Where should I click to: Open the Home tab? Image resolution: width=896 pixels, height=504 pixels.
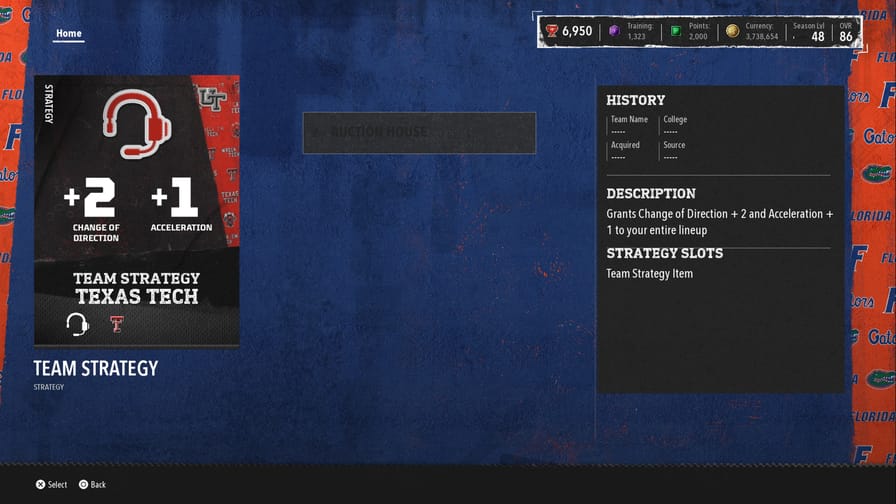69,34
